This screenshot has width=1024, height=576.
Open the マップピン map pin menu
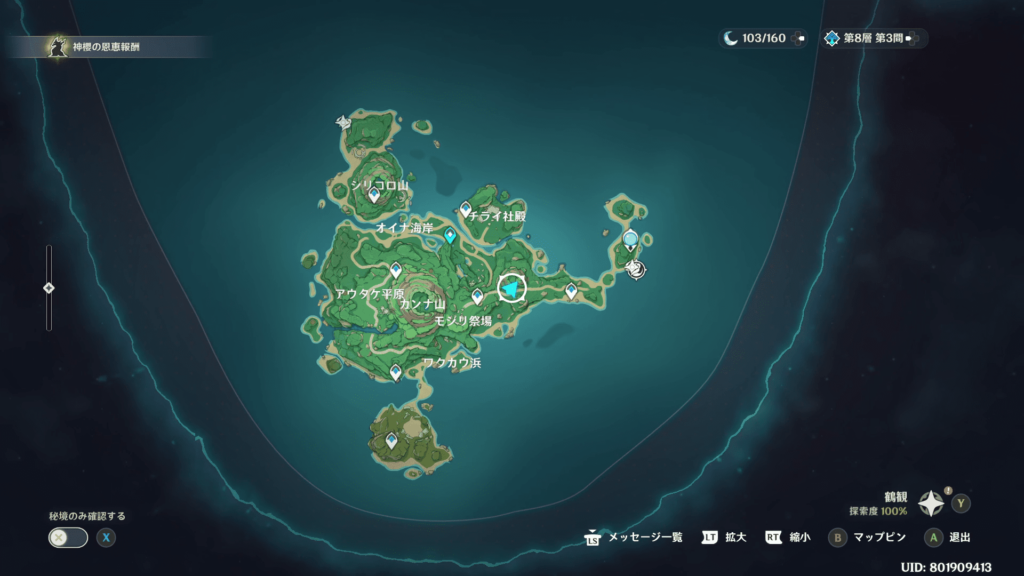pos(867,537)
